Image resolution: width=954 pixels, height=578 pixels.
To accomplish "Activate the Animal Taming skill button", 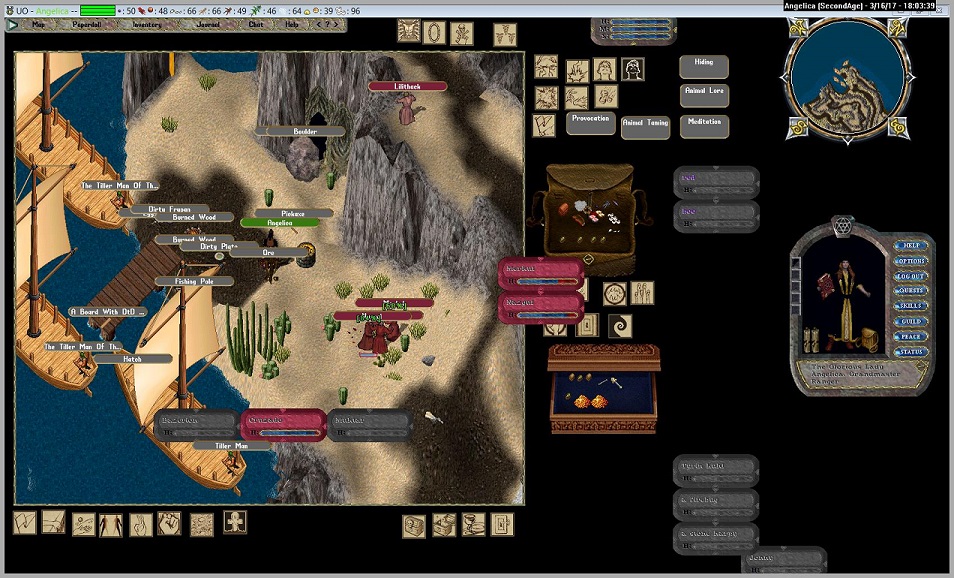I will pos(645,127).
